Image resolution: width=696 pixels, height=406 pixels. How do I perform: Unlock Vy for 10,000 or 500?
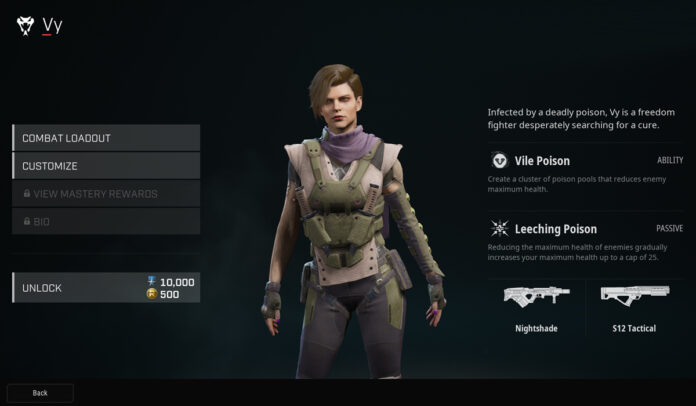click(106, 288)
